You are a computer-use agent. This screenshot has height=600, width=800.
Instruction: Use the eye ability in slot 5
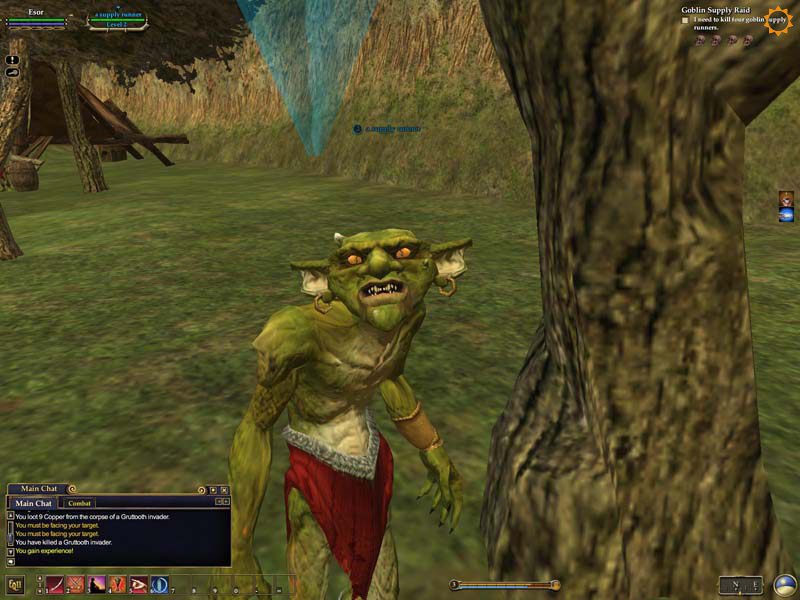click(x=139, y=585)
